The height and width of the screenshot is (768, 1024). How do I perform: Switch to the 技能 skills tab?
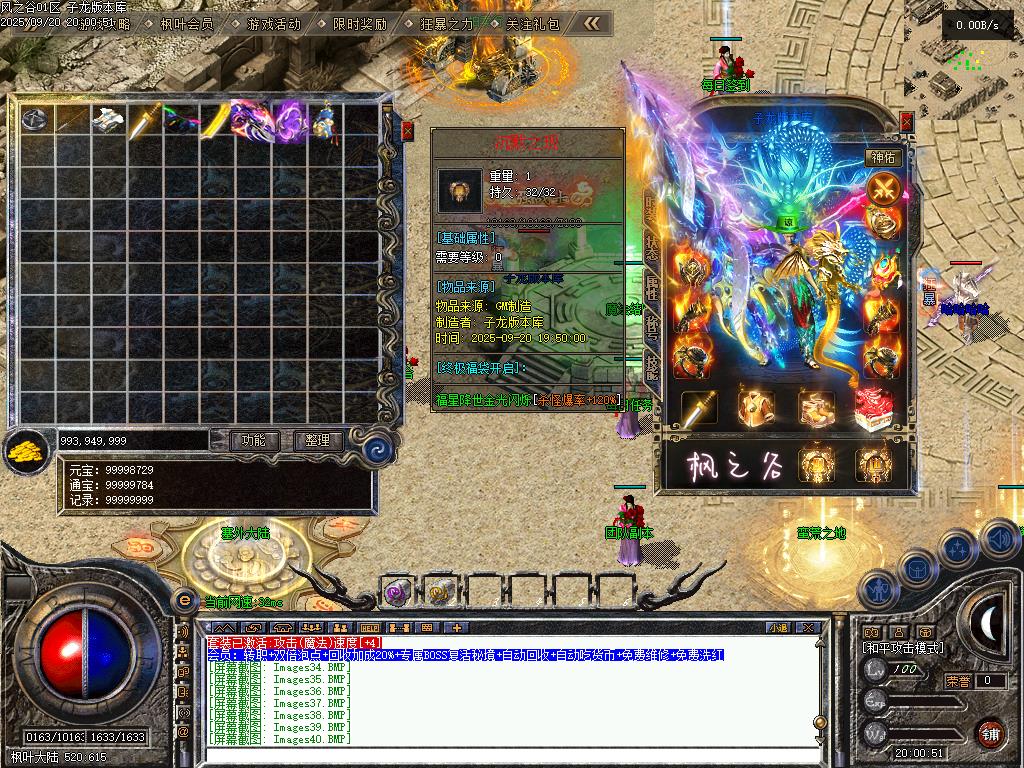pyautogui.click(x=651, y=366)
